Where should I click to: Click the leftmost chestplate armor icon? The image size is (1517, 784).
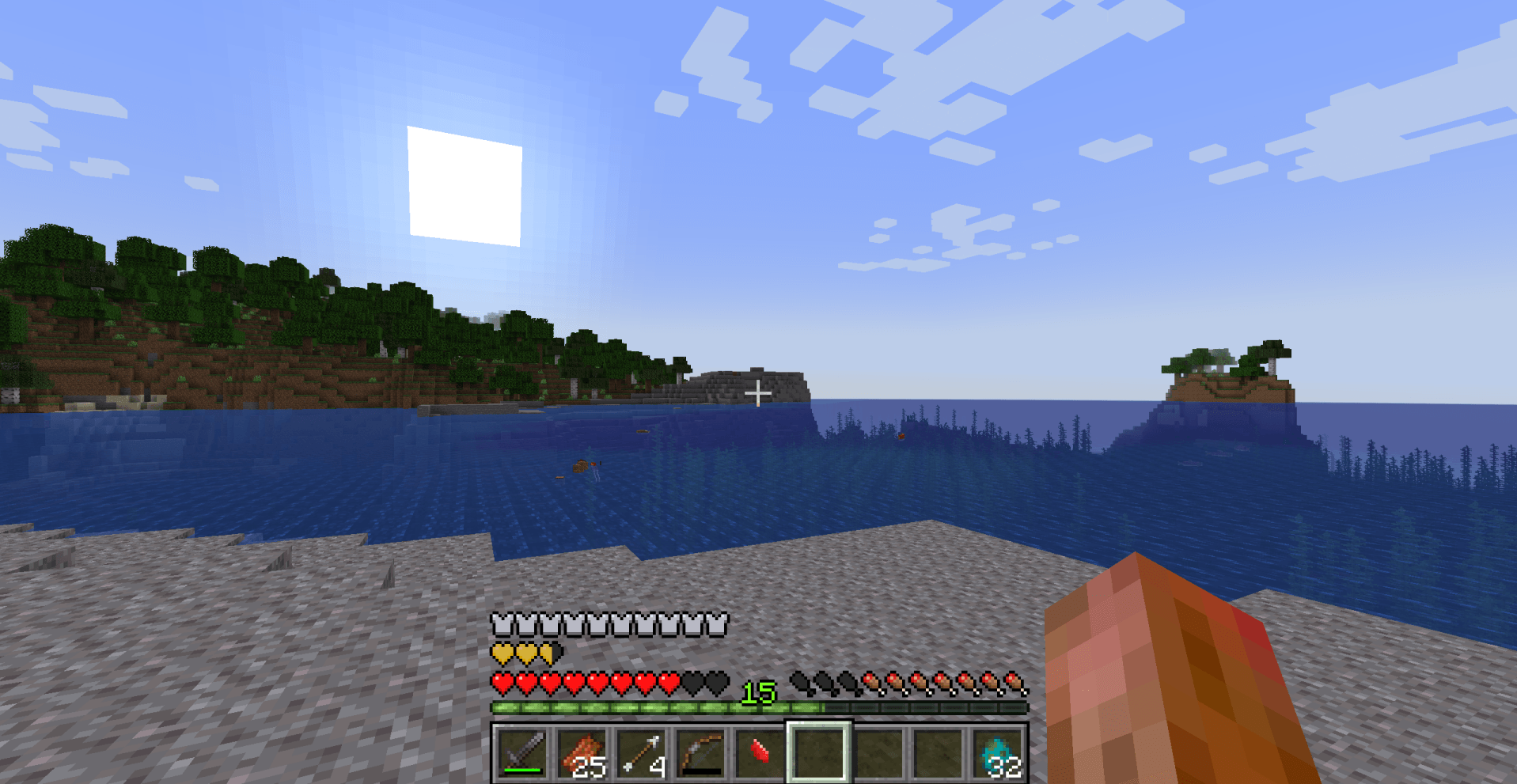pyautogui.click(x=501, y=624)
